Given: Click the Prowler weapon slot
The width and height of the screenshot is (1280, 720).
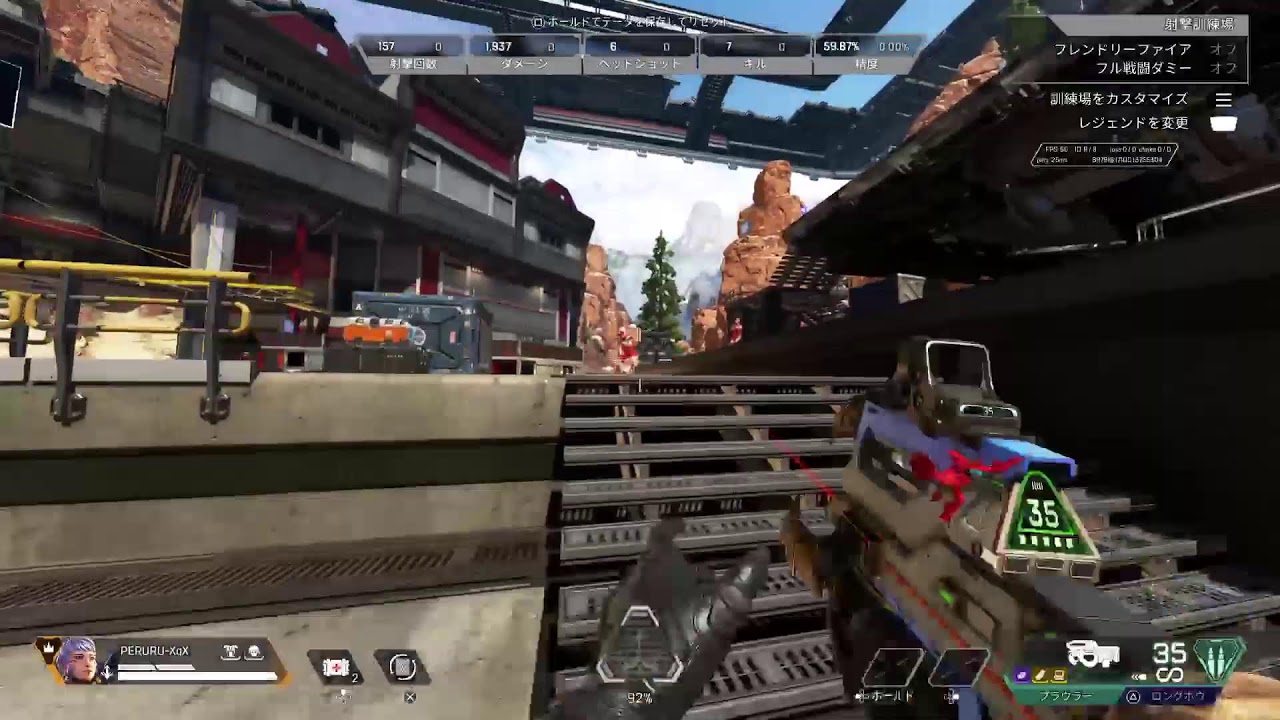Looking at the screenshot, I should click(1064, 696).
